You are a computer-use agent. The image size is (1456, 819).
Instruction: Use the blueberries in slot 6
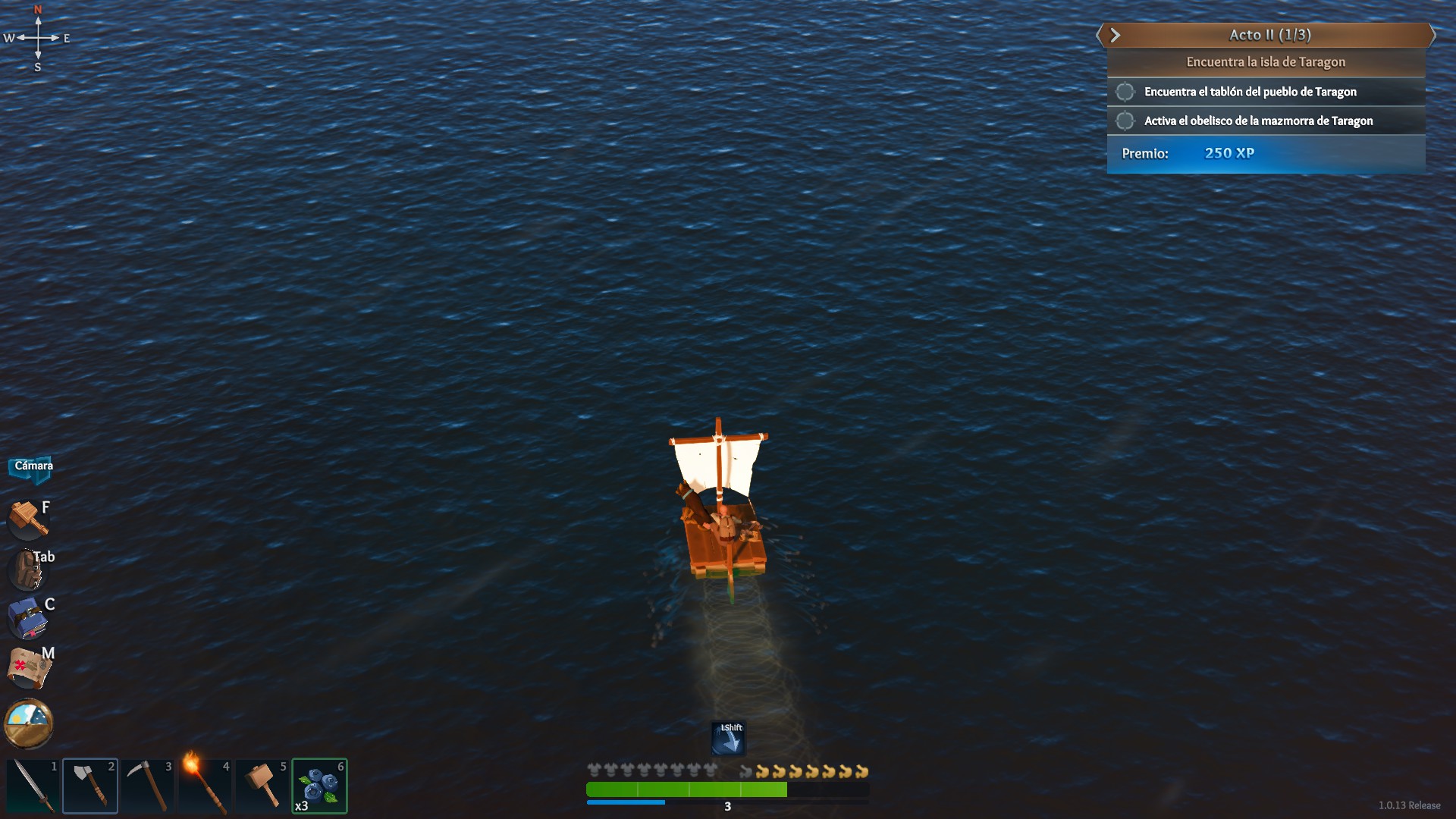pos(319,786)
